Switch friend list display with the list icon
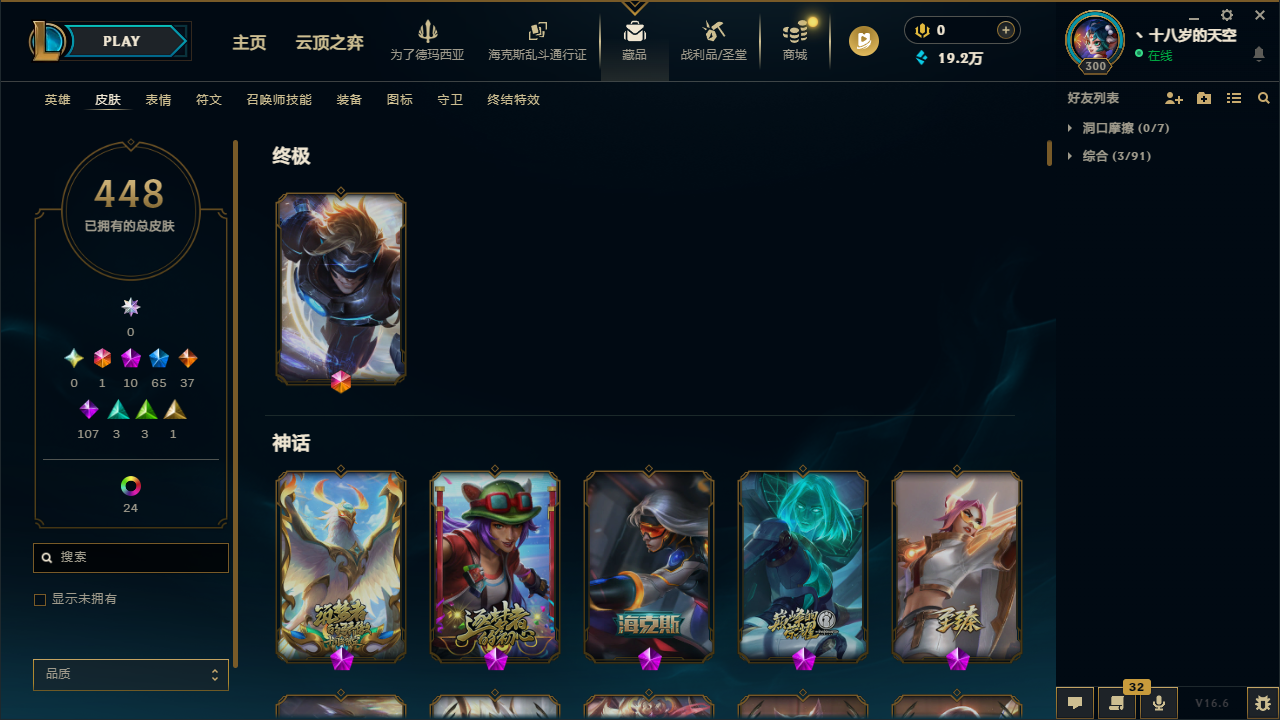 coord(1234,97)
